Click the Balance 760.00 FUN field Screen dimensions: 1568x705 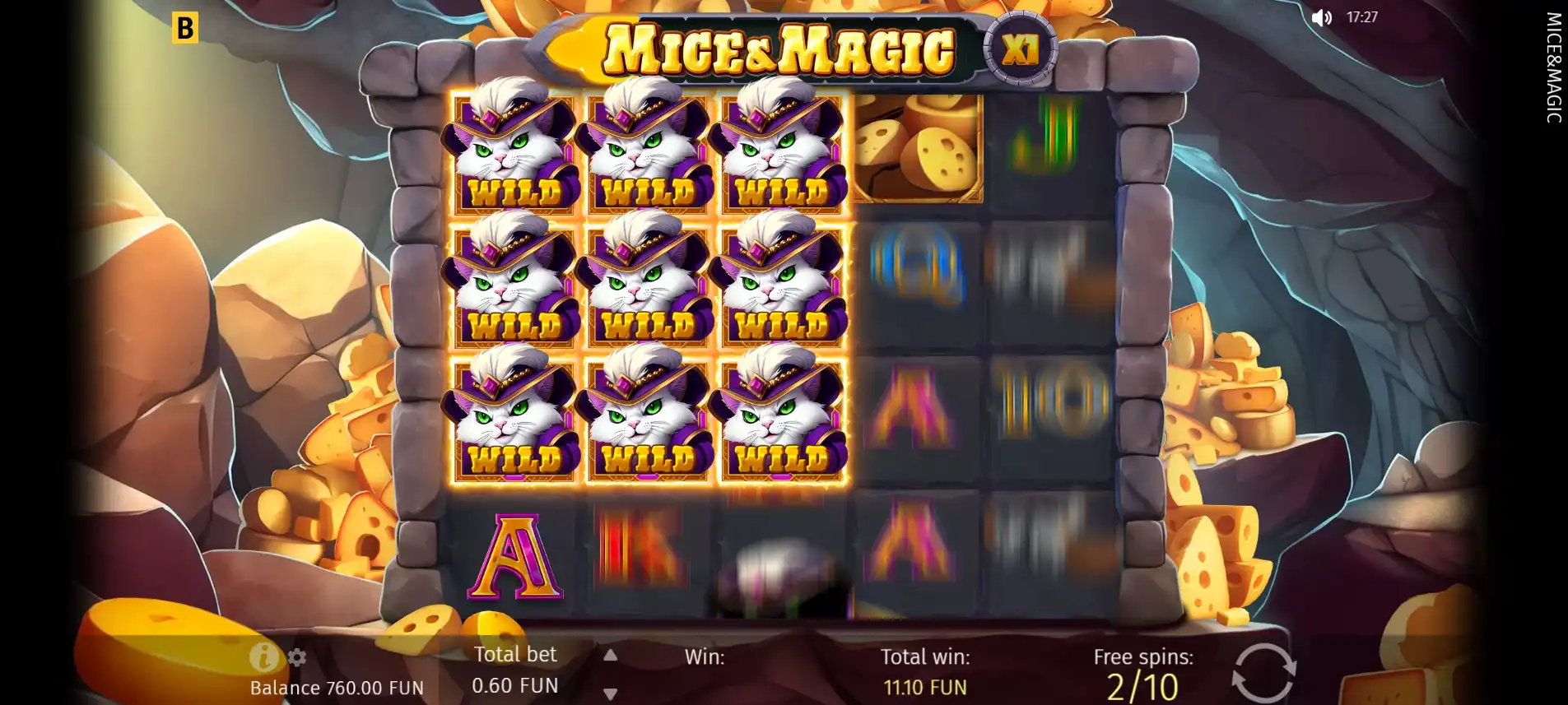(336, 686)
